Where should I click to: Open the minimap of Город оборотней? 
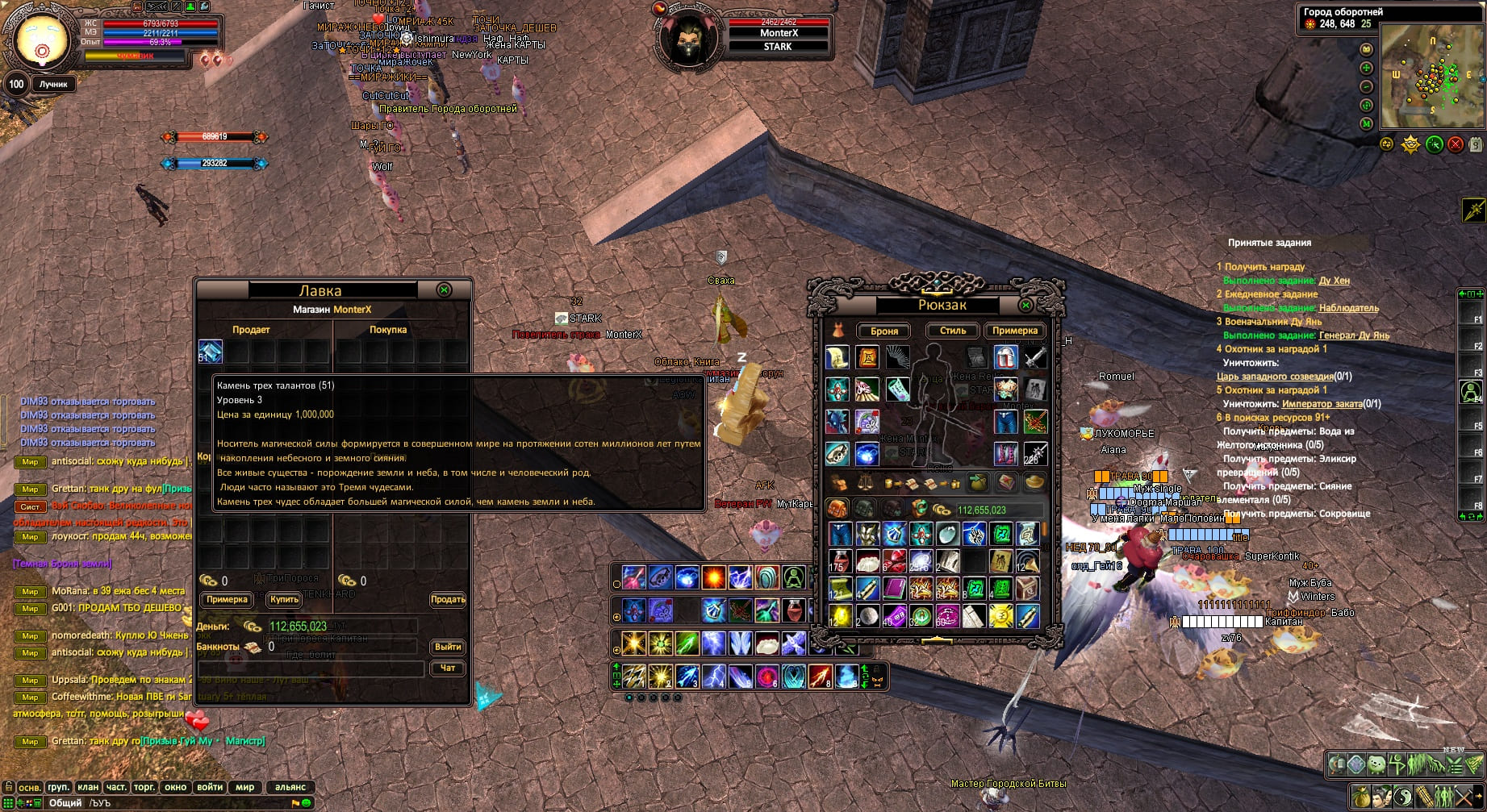(x=1431, y=77)
